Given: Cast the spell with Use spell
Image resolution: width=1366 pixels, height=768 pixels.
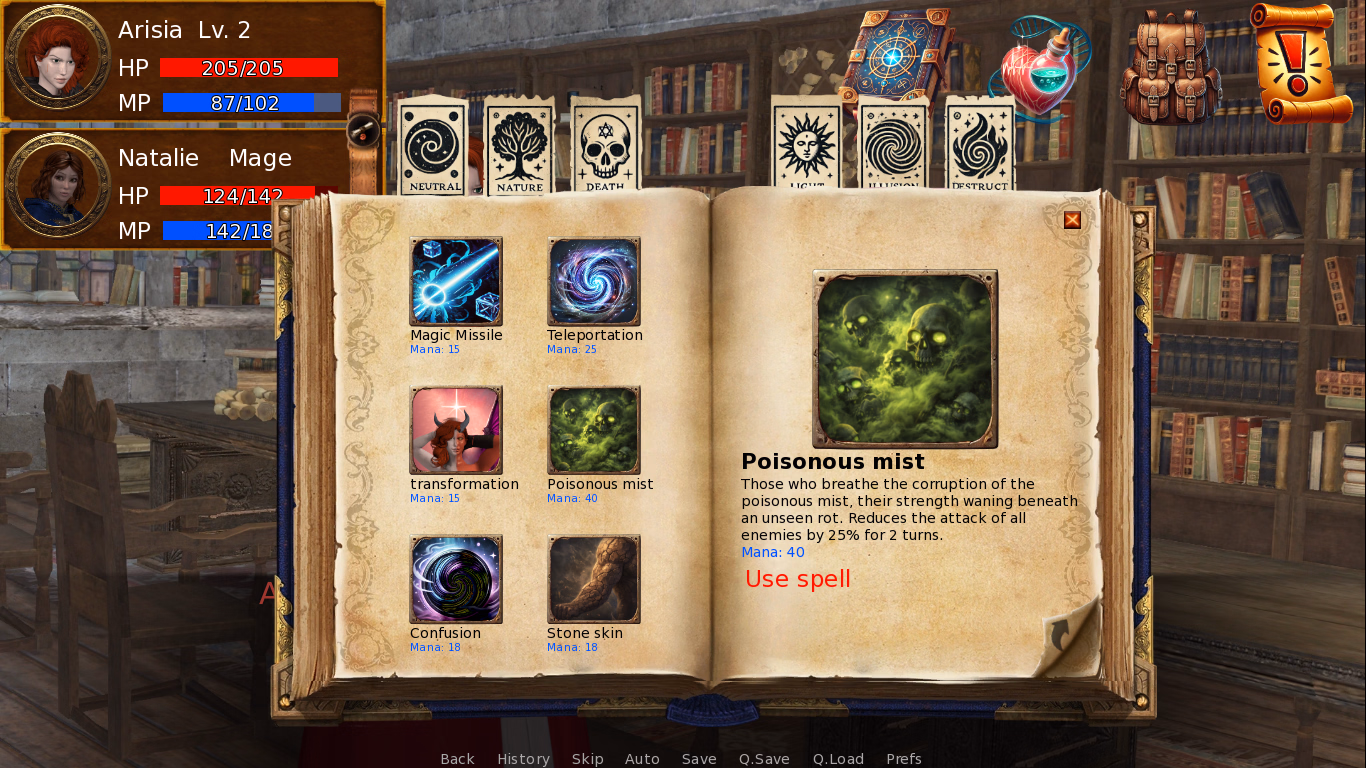Looking at the screenshot, I should (797, 579).
